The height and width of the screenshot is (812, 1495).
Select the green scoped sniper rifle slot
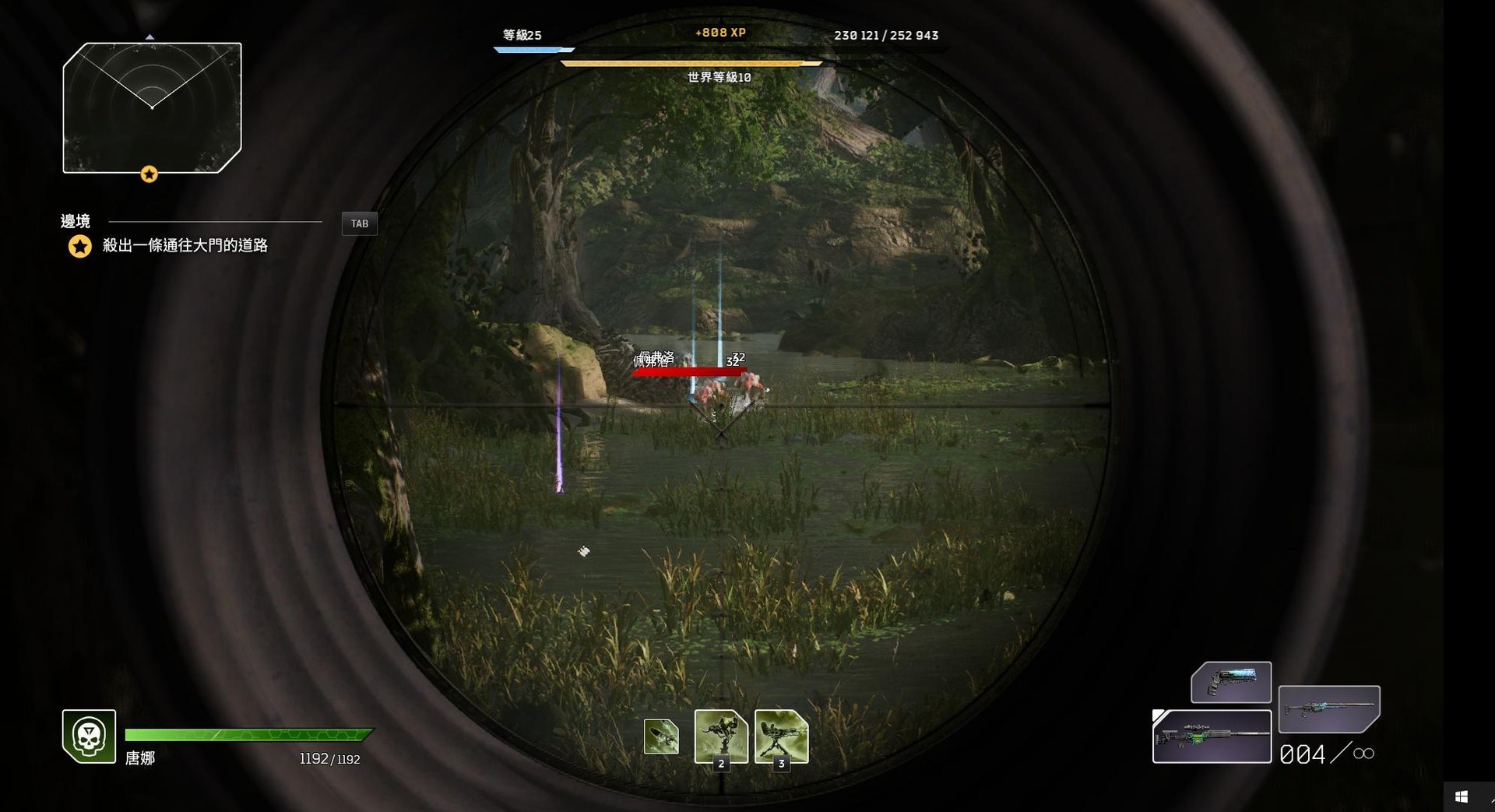[x=1212, y=736]
